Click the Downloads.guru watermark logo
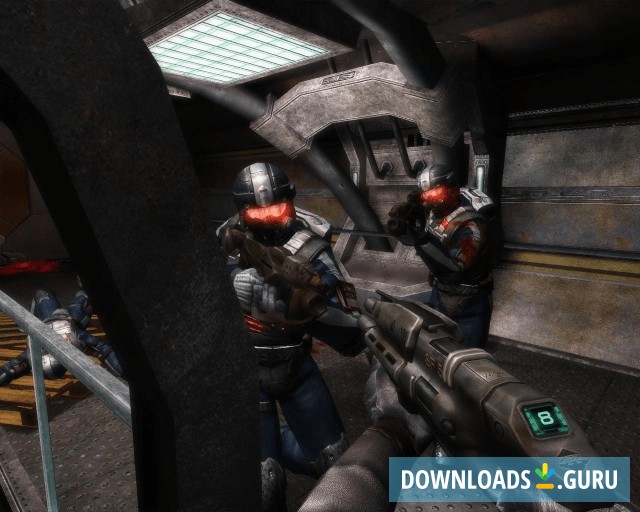The width and height of the screenshot is (640, 512). [x=508, y=479]
